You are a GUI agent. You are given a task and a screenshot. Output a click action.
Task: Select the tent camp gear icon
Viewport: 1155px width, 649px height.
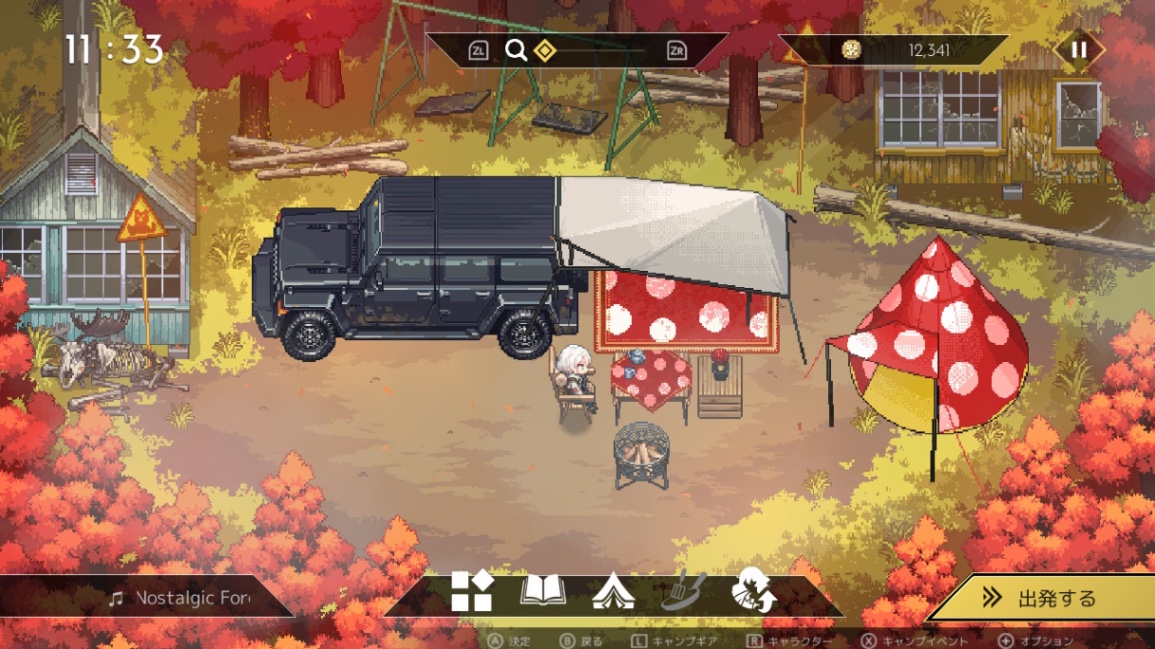[613, 593]
